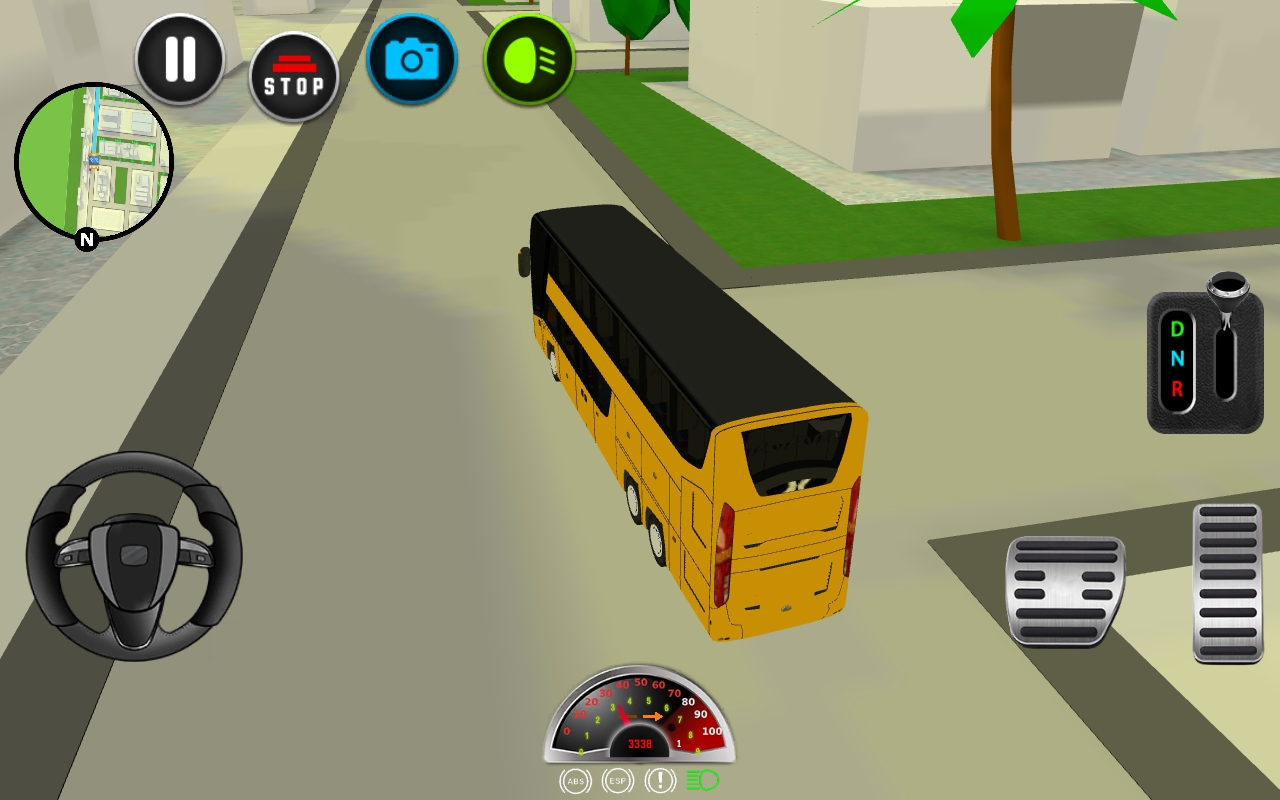Click the ABS indicator icon
This screenshot has width=1280, height=800.
click(575, 783)
